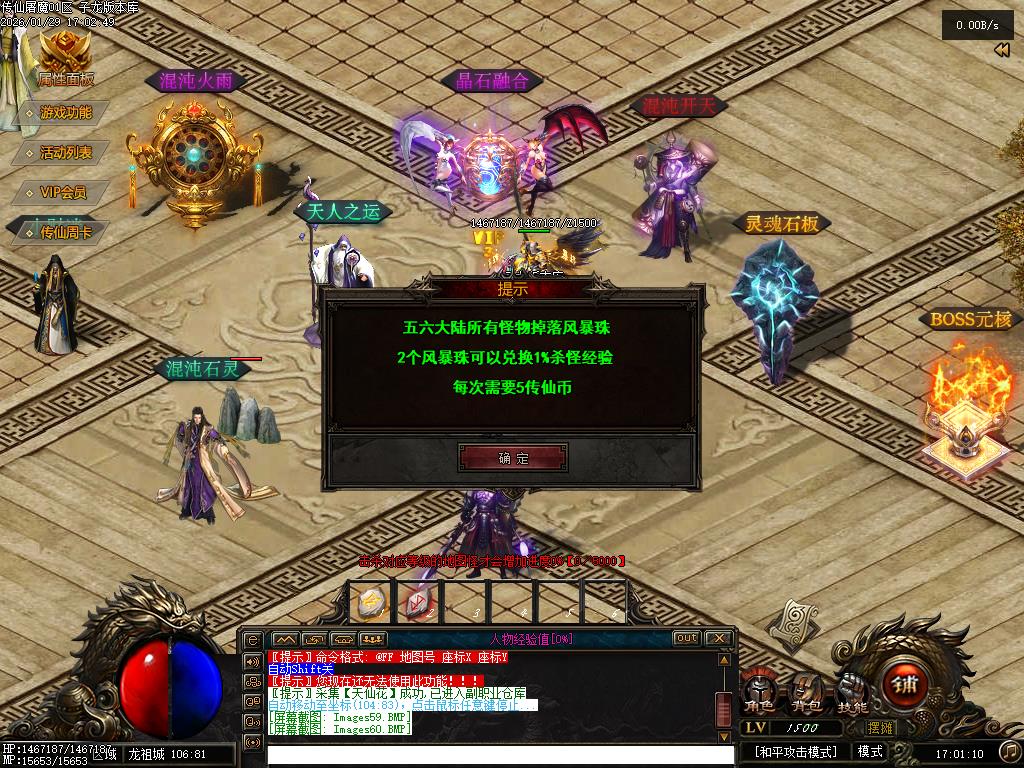The height and width of the screenshot is (768, 1024).
Task: Open the 属性面板 attribute panel
Action: pos(66,62)
